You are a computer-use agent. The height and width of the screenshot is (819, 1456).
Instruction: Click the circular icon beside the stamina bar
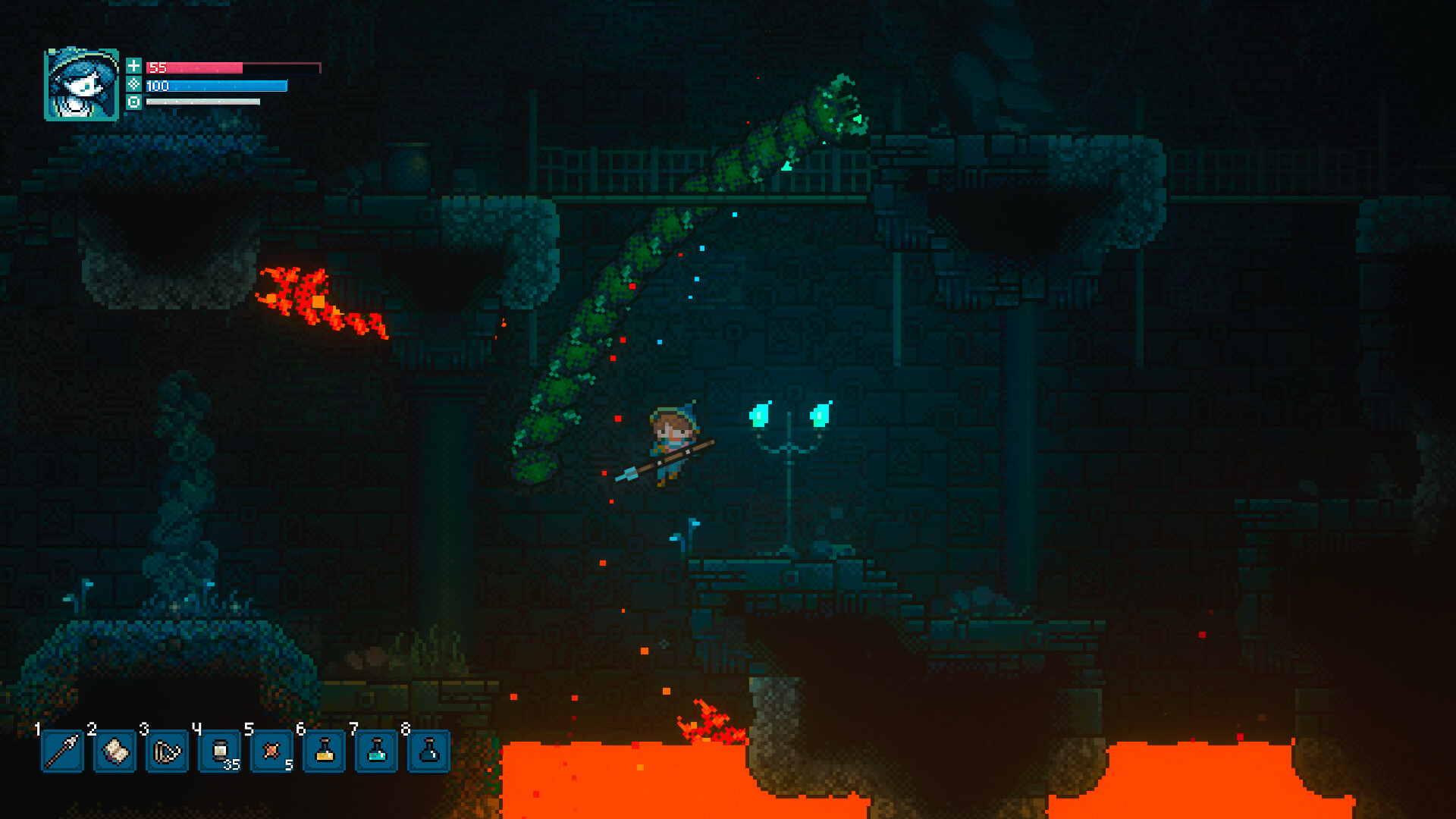click(x=135, y=103)
